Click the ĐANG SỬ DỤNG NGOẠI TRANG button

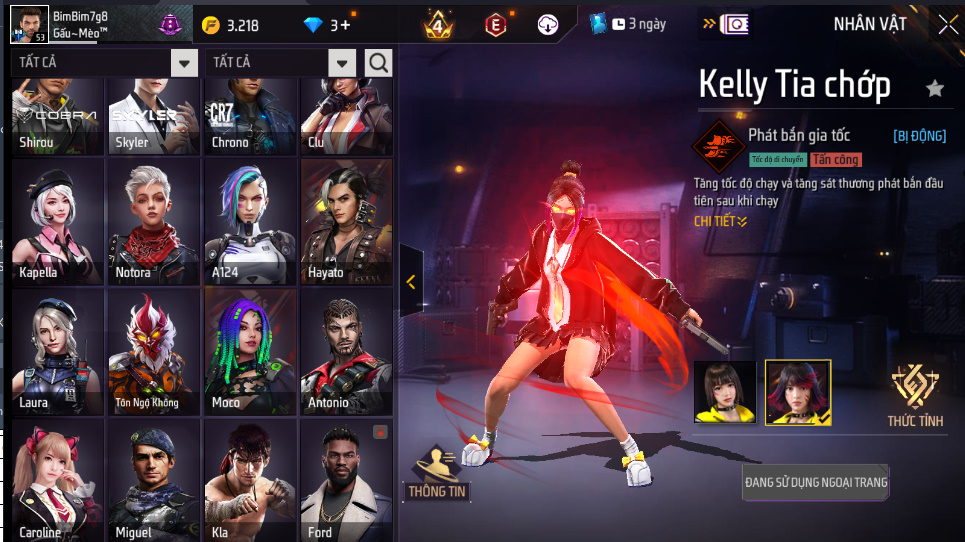point(816,482)
